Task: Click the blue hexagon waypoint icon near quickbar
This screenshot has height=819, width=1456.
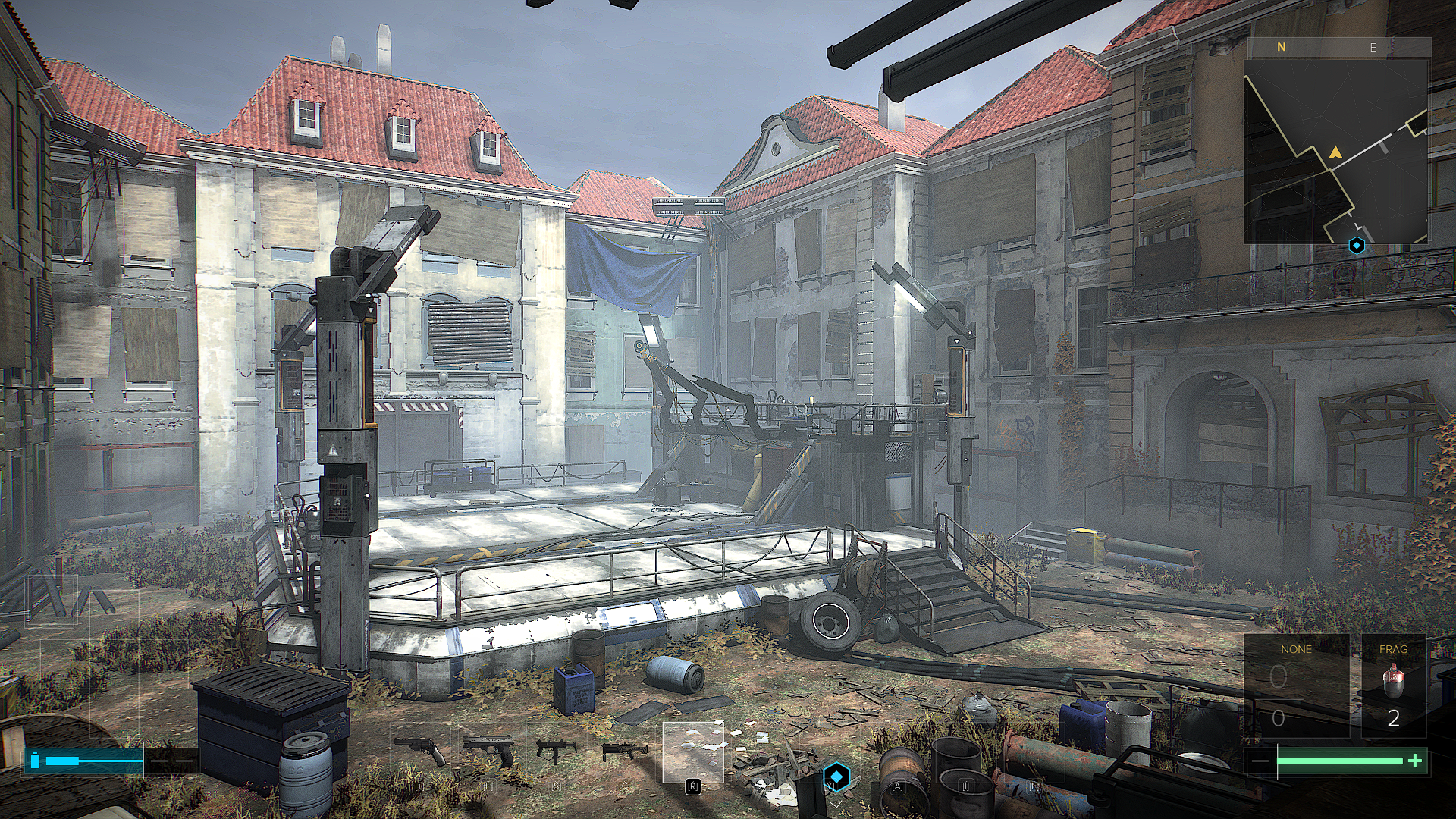Action: tap(836, 777)
